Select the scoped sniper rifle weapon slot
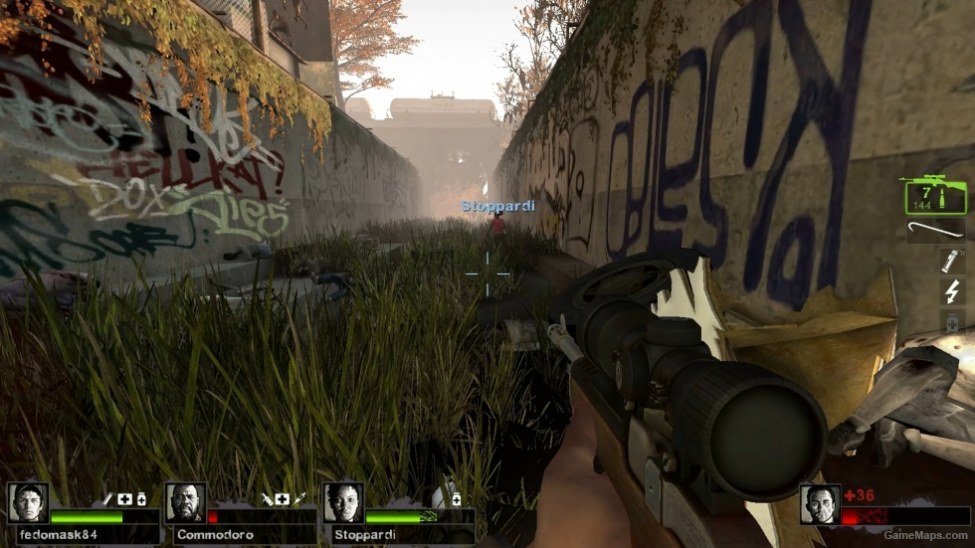Image resolution: width=975 pixels, height=548 pixels. (x=936, y=195)
